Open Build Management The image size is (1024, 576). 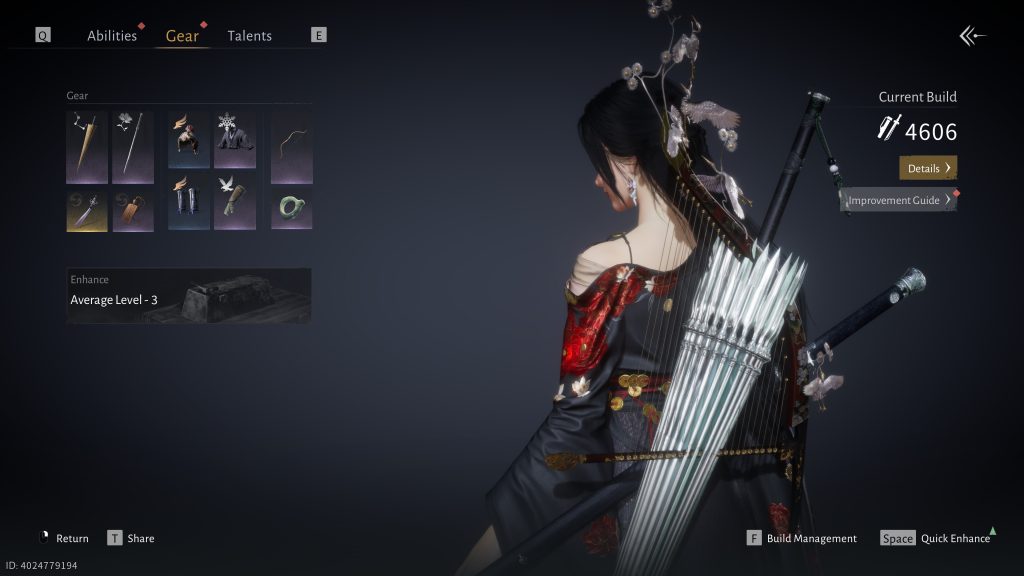[802, 538]
